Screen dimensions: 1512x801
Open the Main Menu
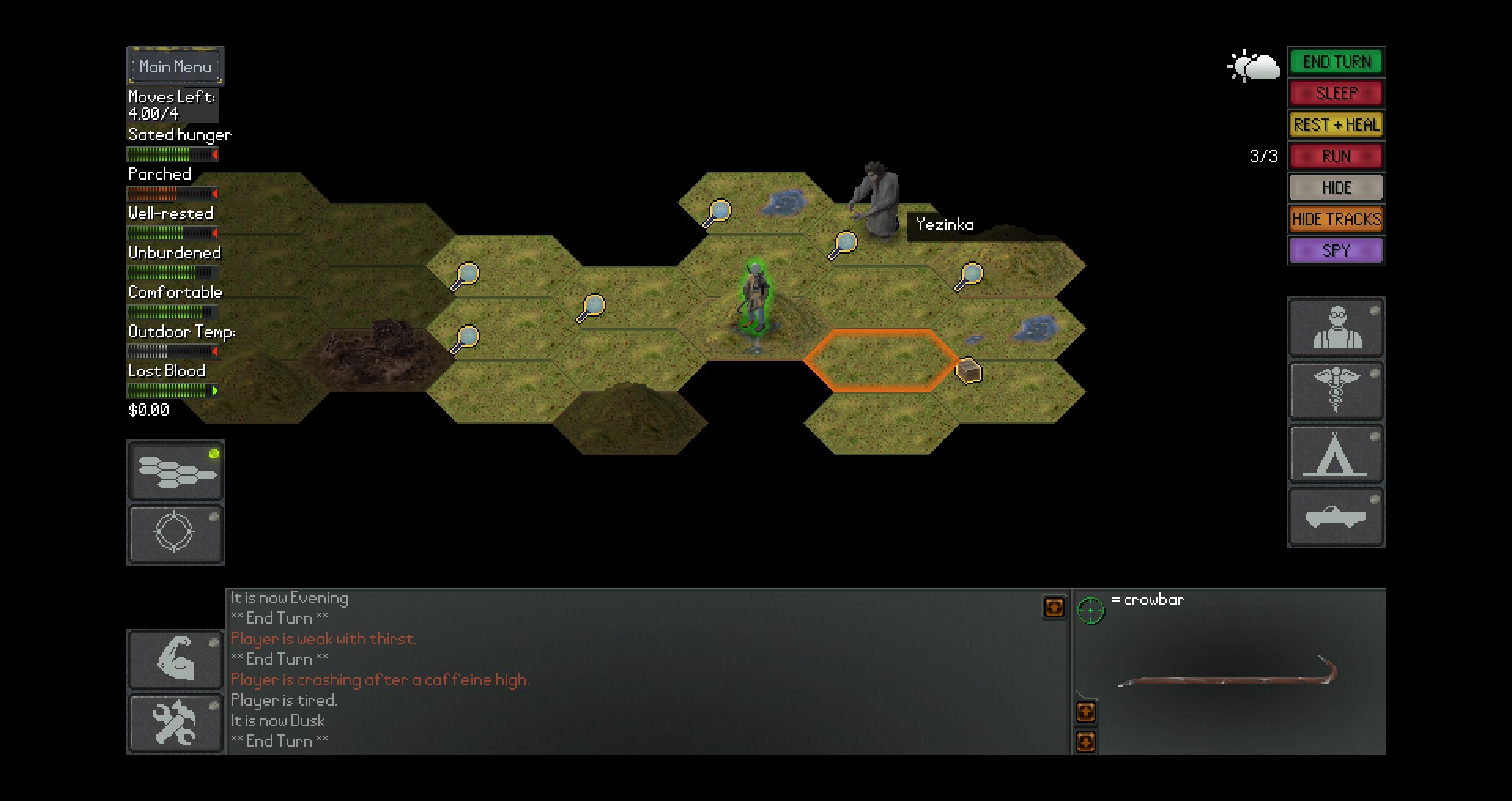[x=175, y=66]
